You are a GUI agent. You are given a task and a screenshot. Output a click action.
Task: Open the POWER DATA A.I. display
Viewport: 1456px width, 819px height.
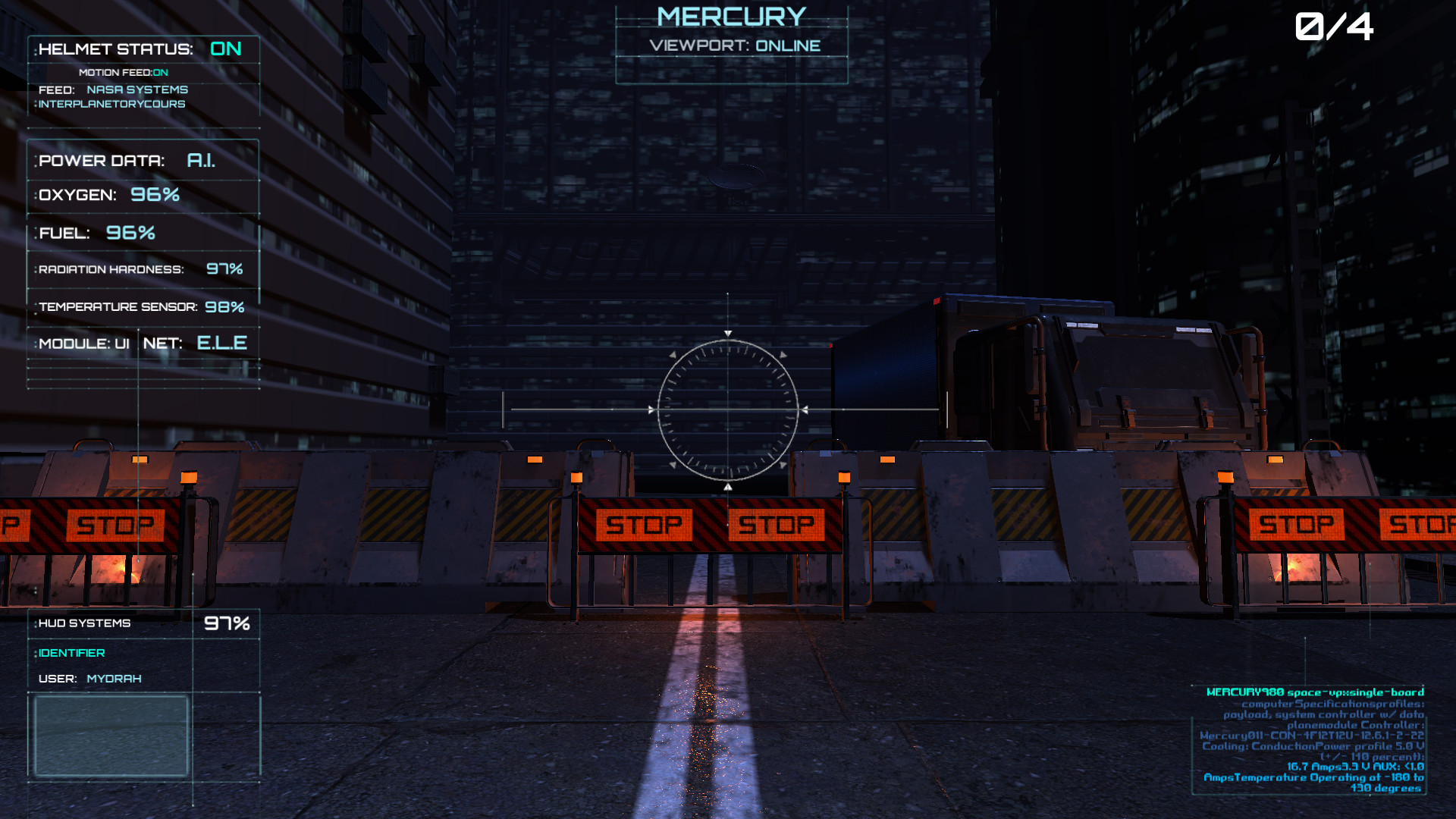tap(127, 161)
